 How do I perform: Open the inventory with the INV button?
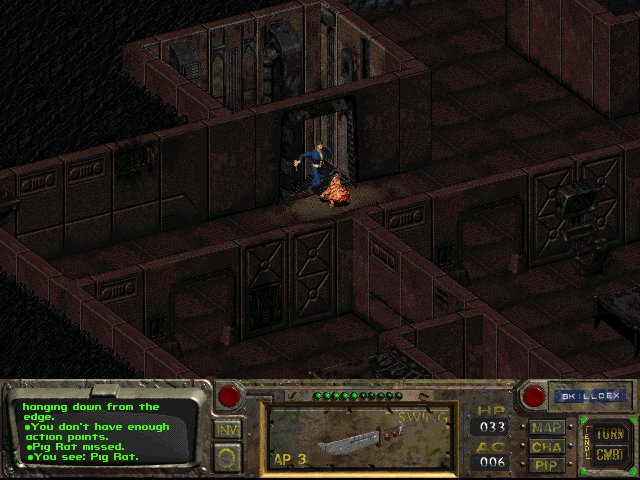pos(228,429)
